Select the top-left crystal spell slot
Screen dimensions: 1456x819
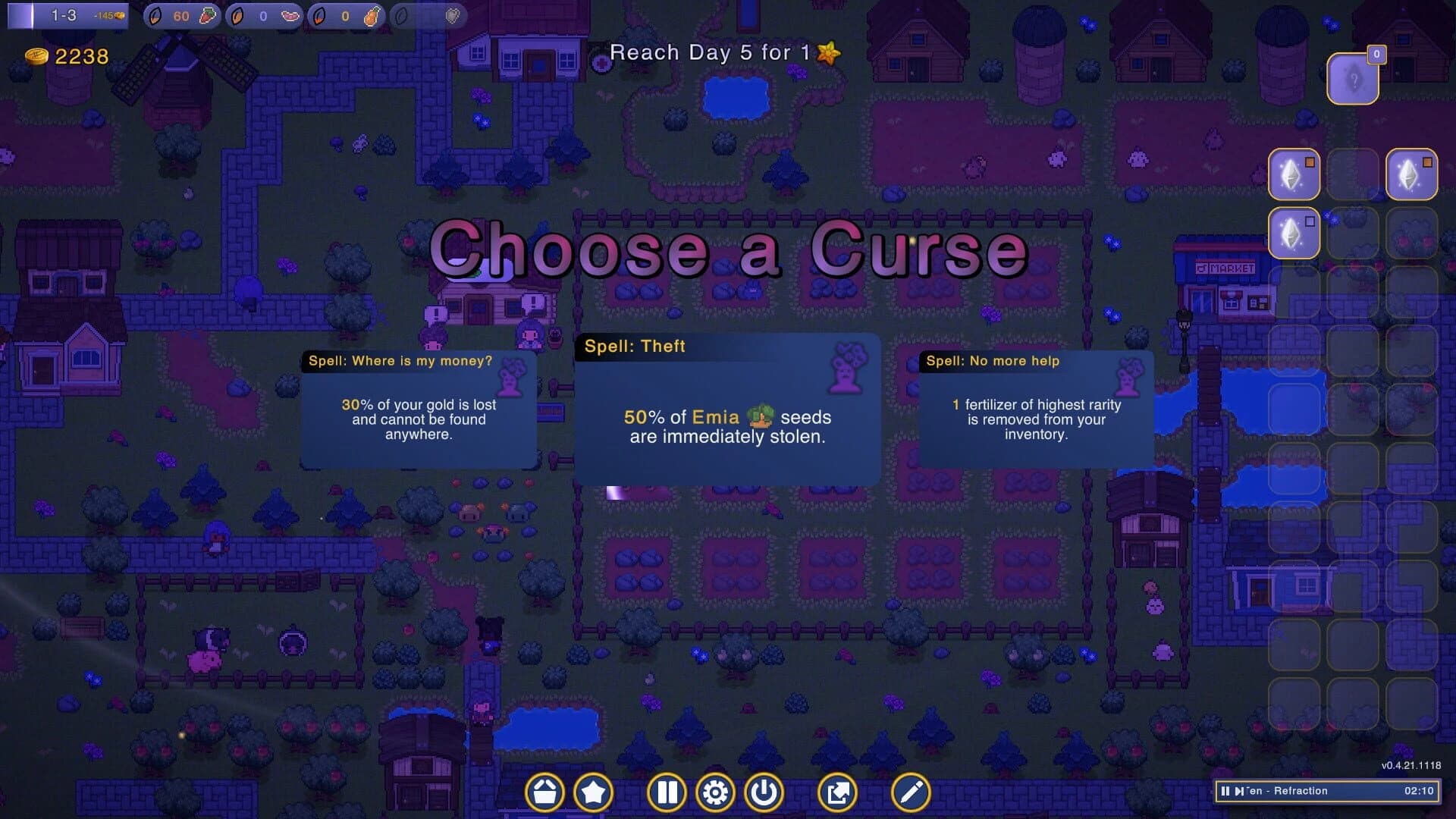coord(1294,174)
